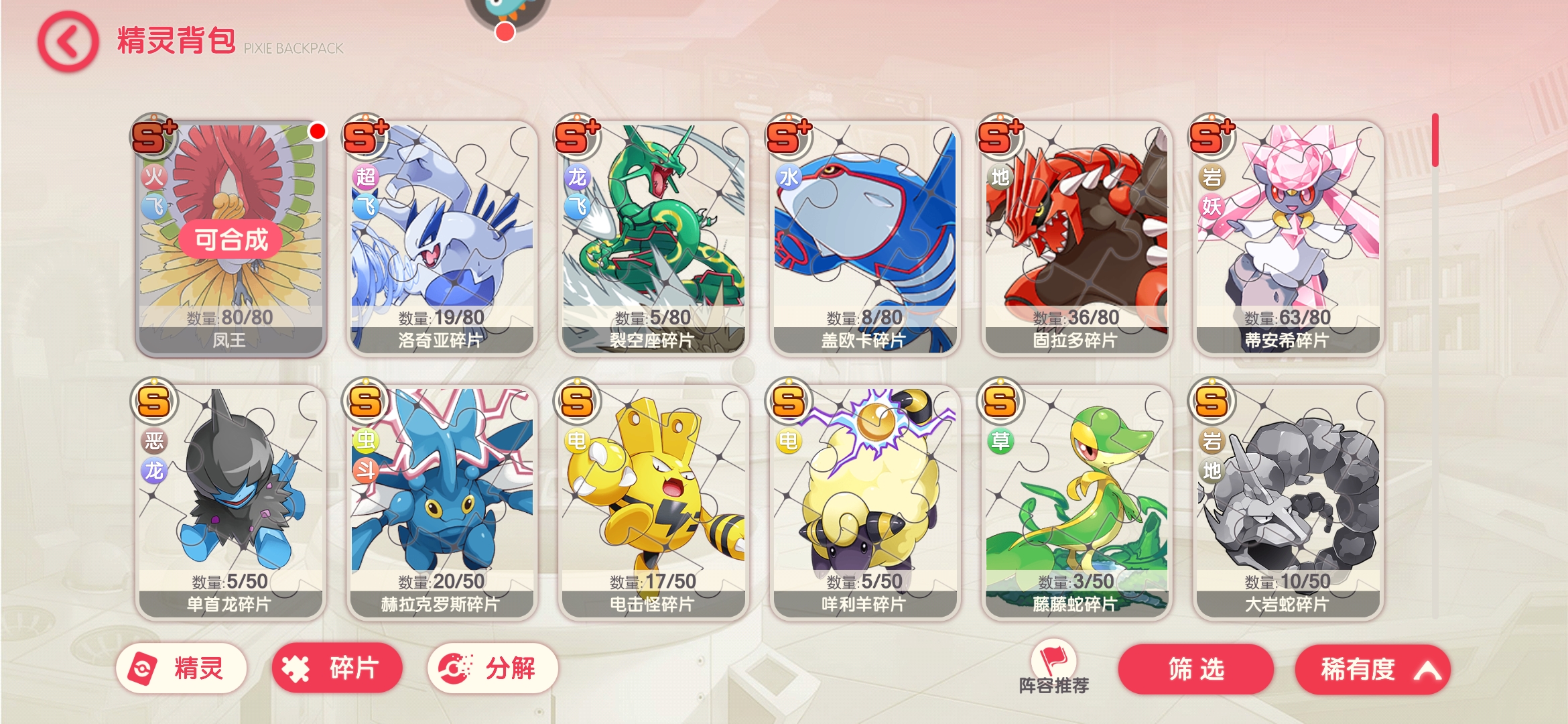
Task: Click the 固拉多碎片 card
Action: pos(1076,238)
